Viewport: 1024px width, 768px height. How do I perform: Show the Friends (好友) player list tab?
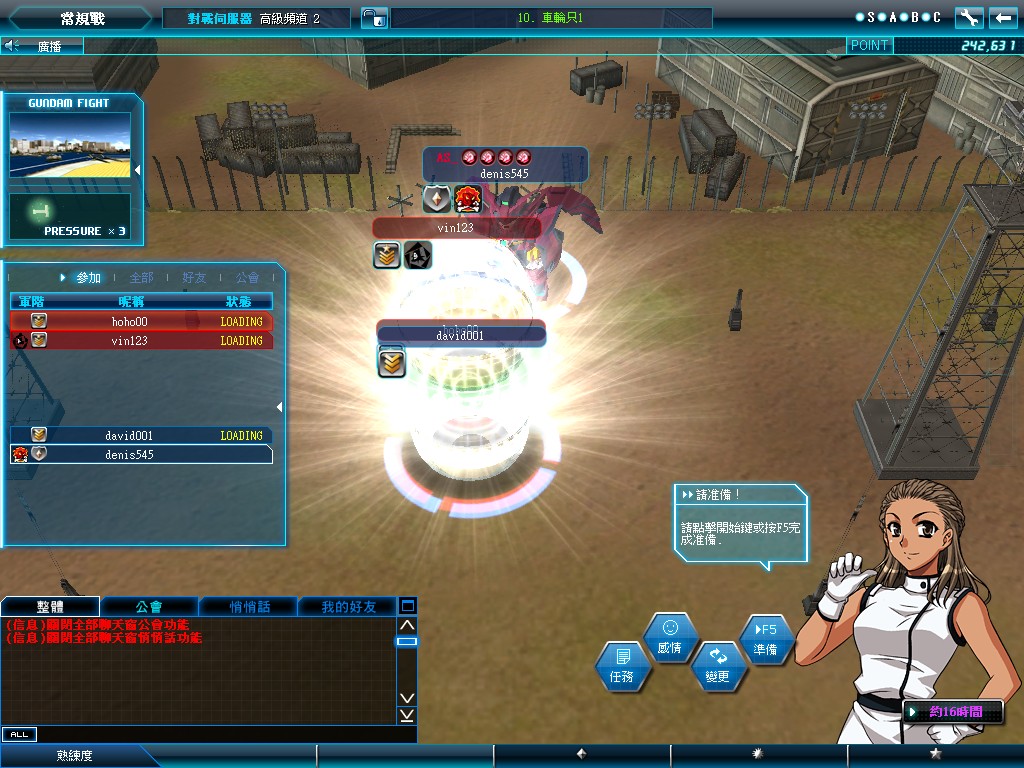pyautogui.click(x=195, y=277)
